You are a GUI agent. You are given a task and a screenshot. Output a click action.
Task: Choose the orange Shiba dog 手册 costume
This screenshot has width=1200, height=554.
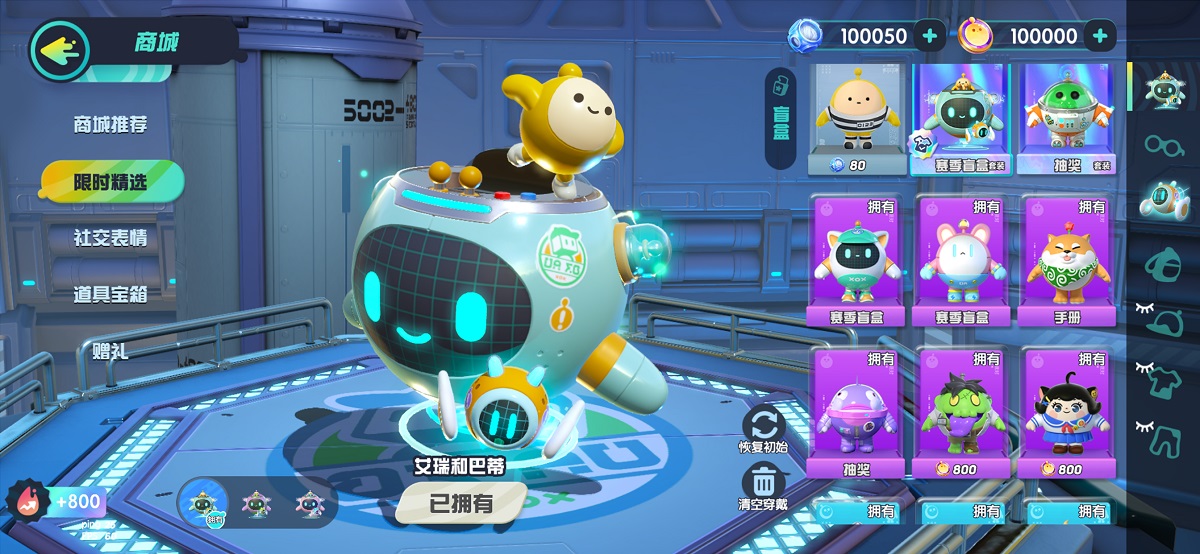click(1068, 260)
